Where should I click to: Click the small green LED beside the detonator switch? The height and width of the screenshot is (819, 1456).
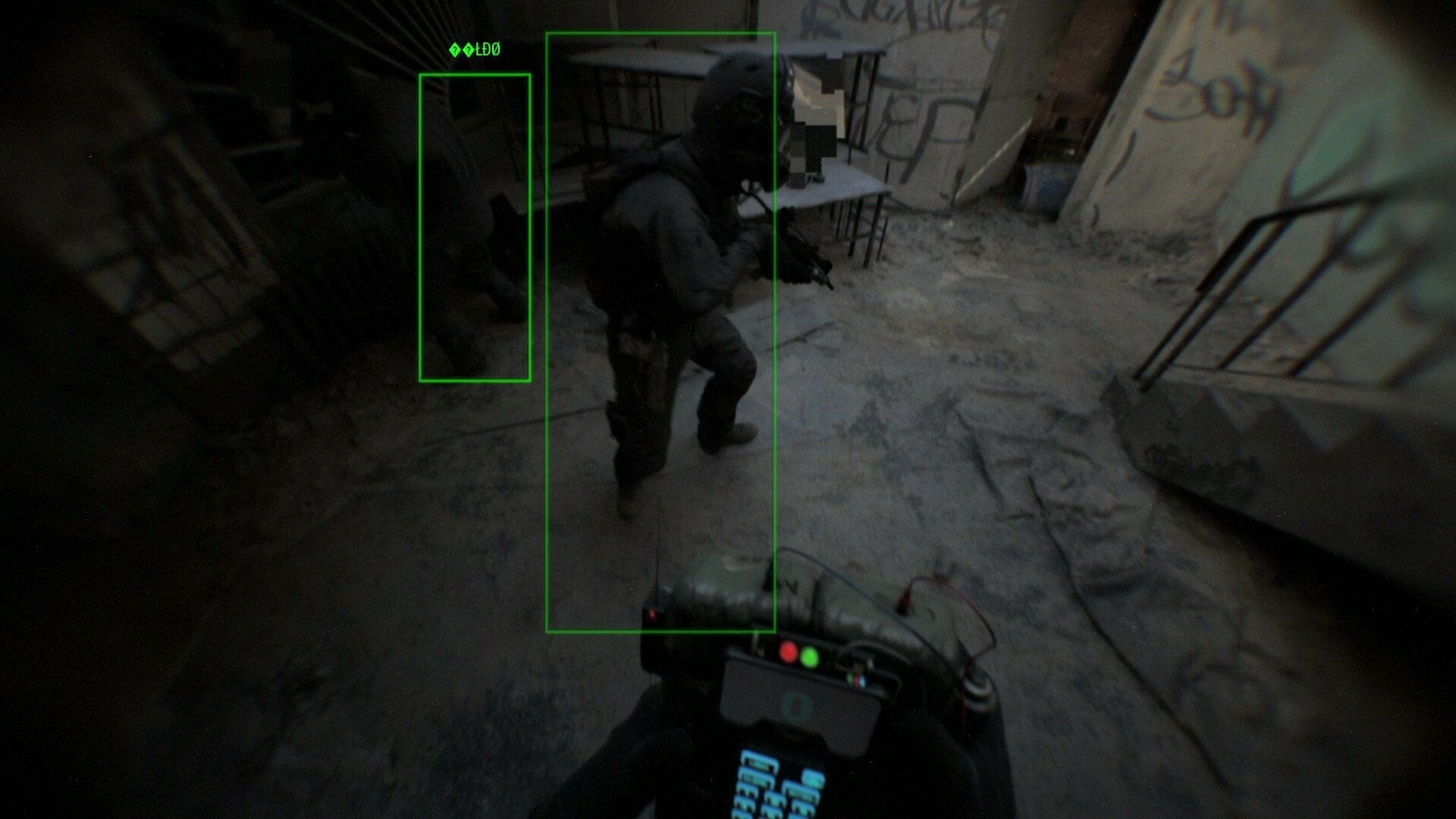coord(810,657)
